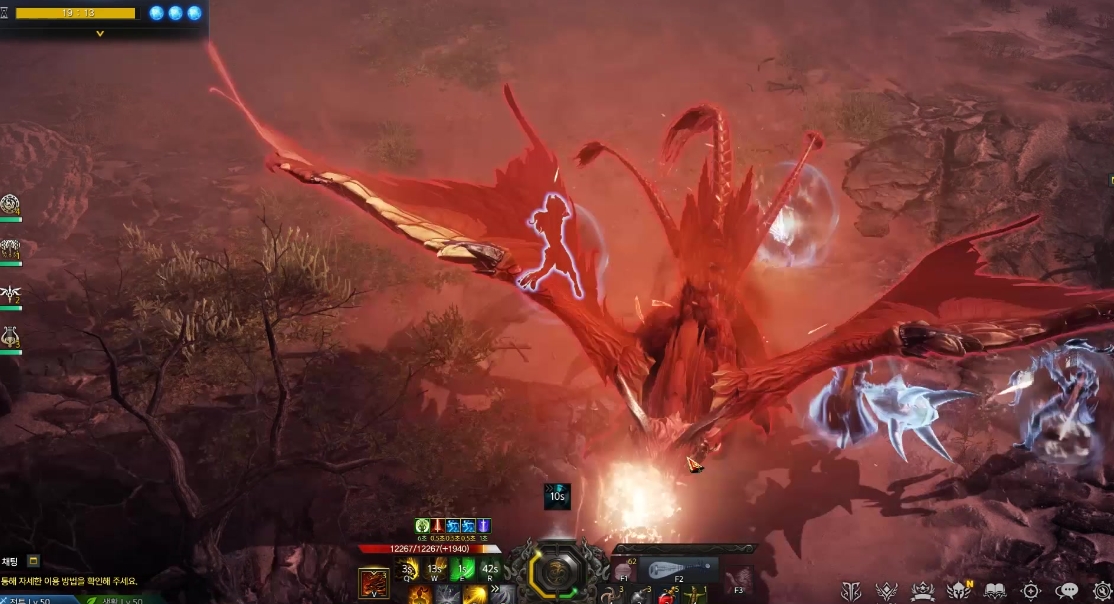Toggle the chat window icon button

pos(34,561)
